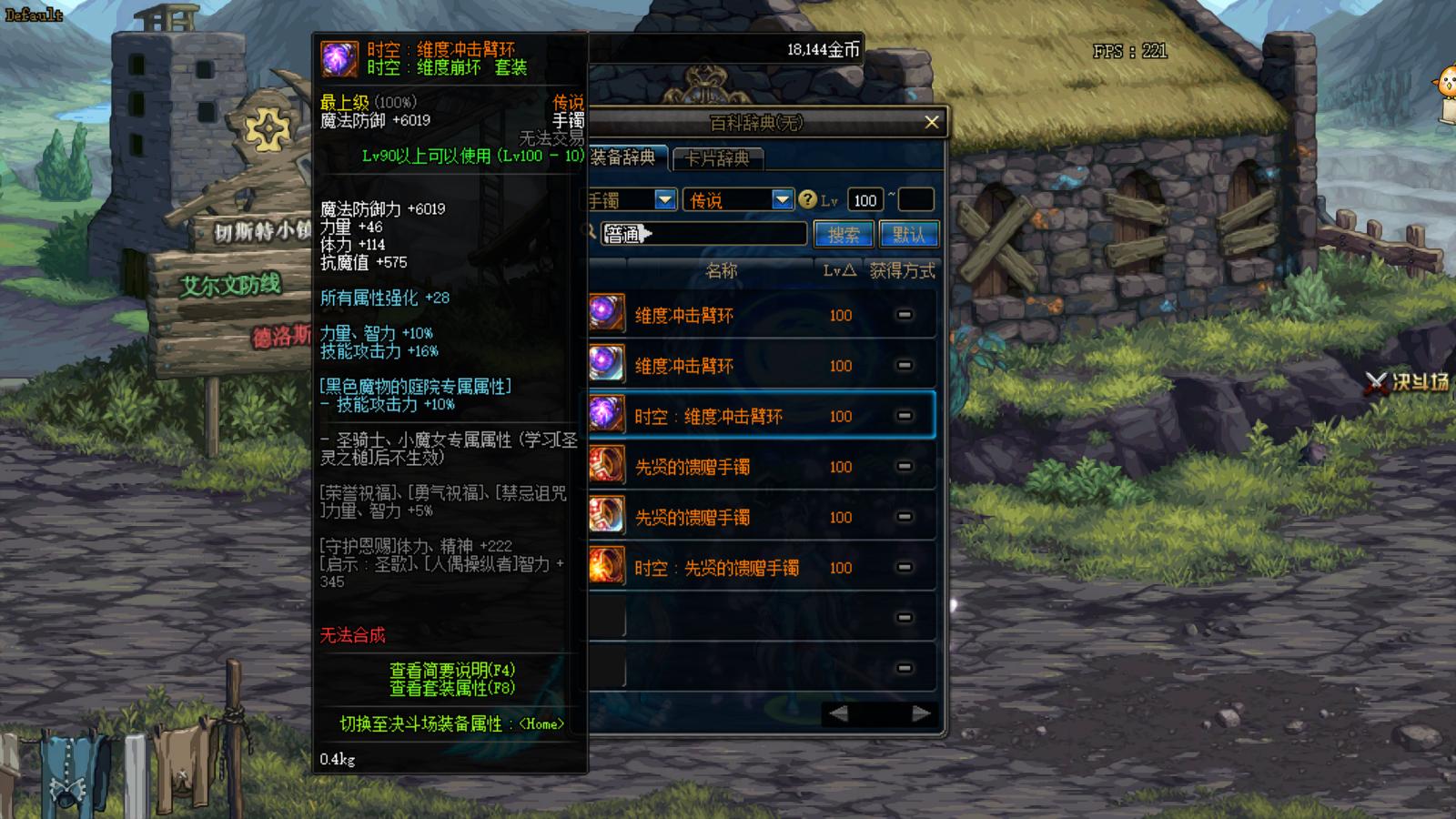
Task: Expand the acquisition method for the first 维度冲击臂环
Action: pos(904,315)
